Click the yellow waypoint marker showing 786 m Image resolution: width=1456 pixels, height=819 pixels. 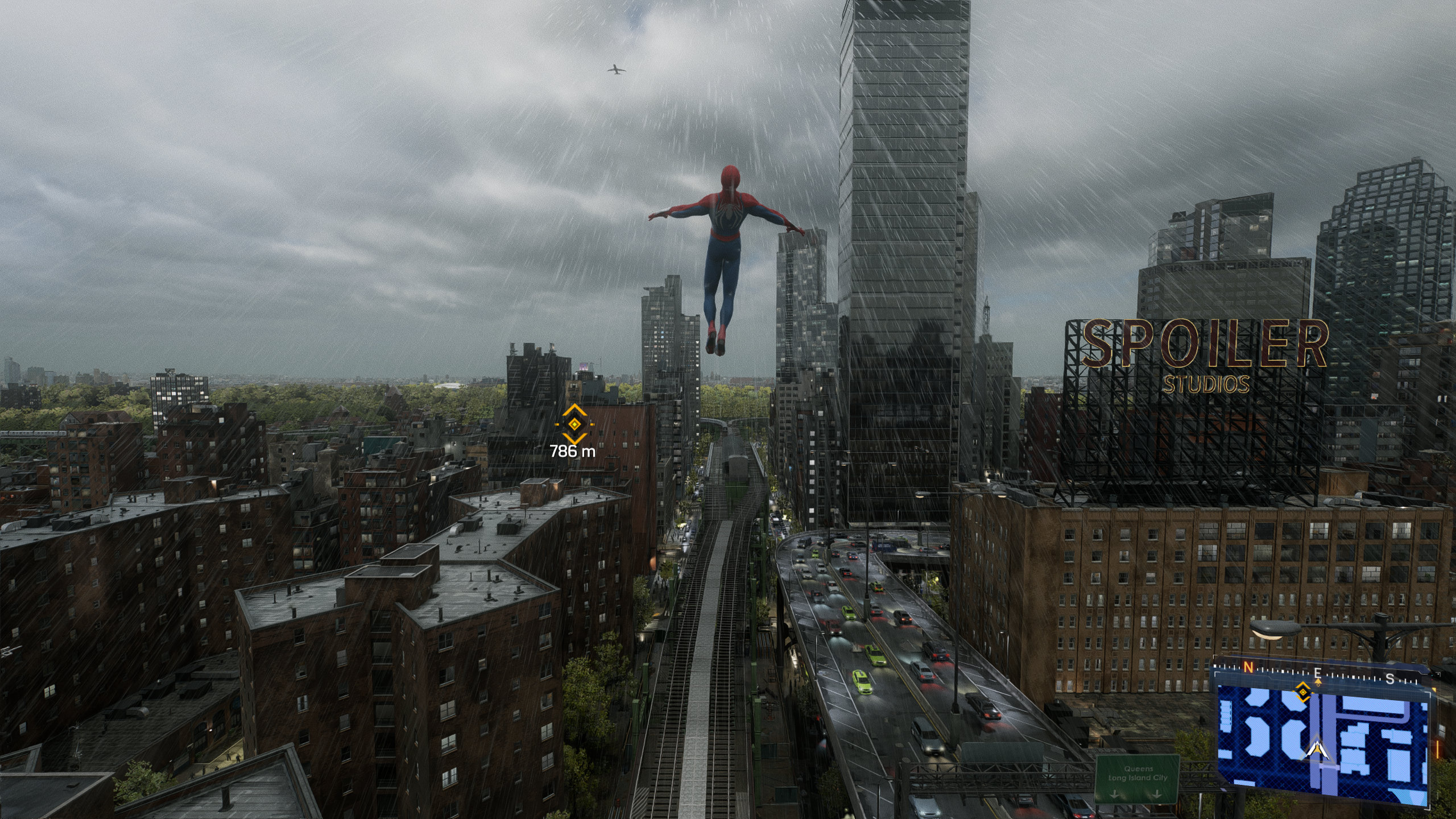574,424
